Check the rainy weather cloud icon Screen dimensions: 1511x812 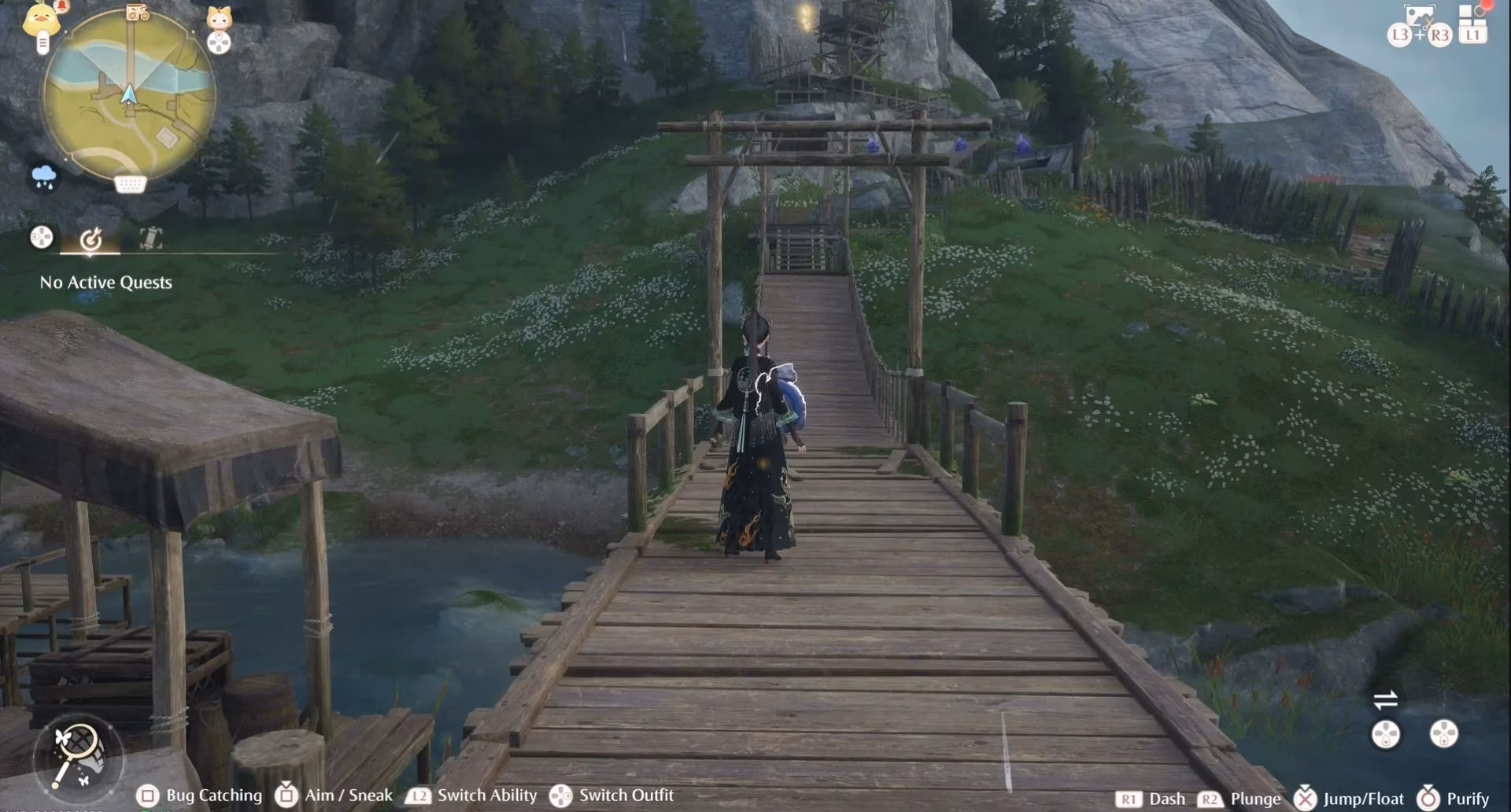tap(44, 175)
